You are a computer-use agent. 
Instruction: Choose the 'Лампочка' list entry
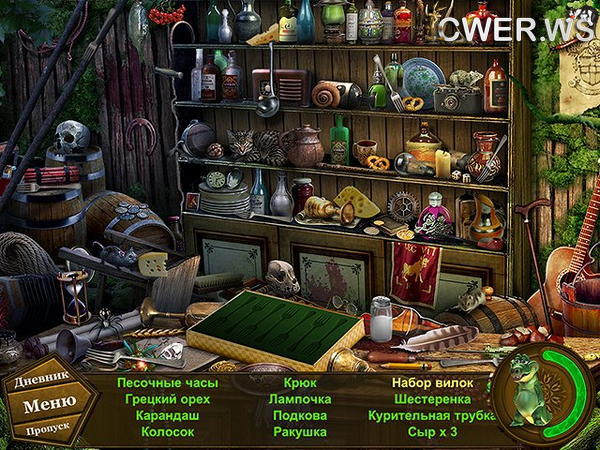pos(299,398)
